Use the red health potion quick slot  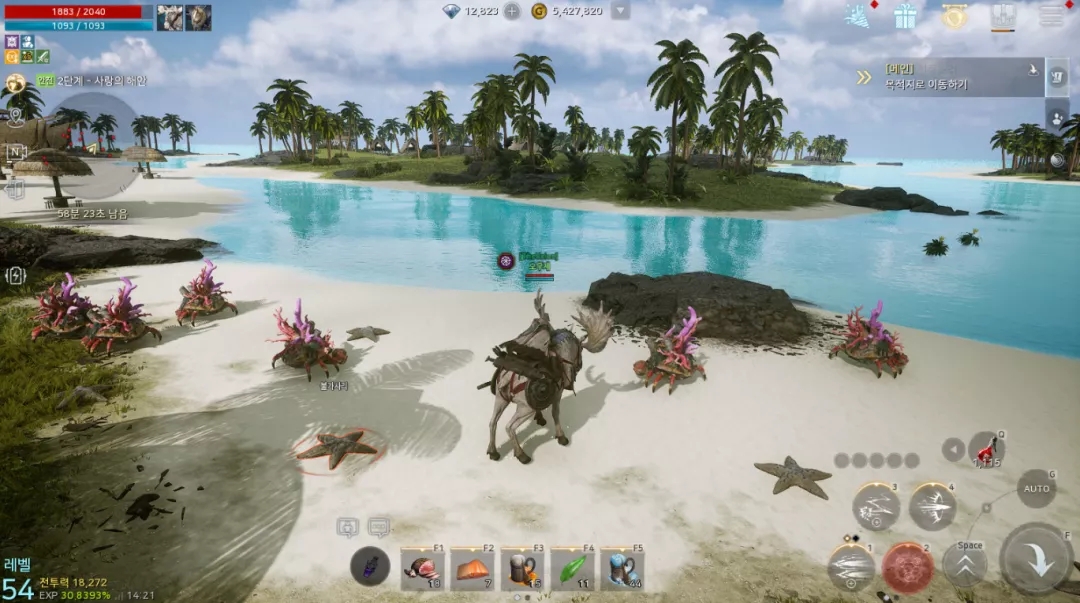pos(987,449)
